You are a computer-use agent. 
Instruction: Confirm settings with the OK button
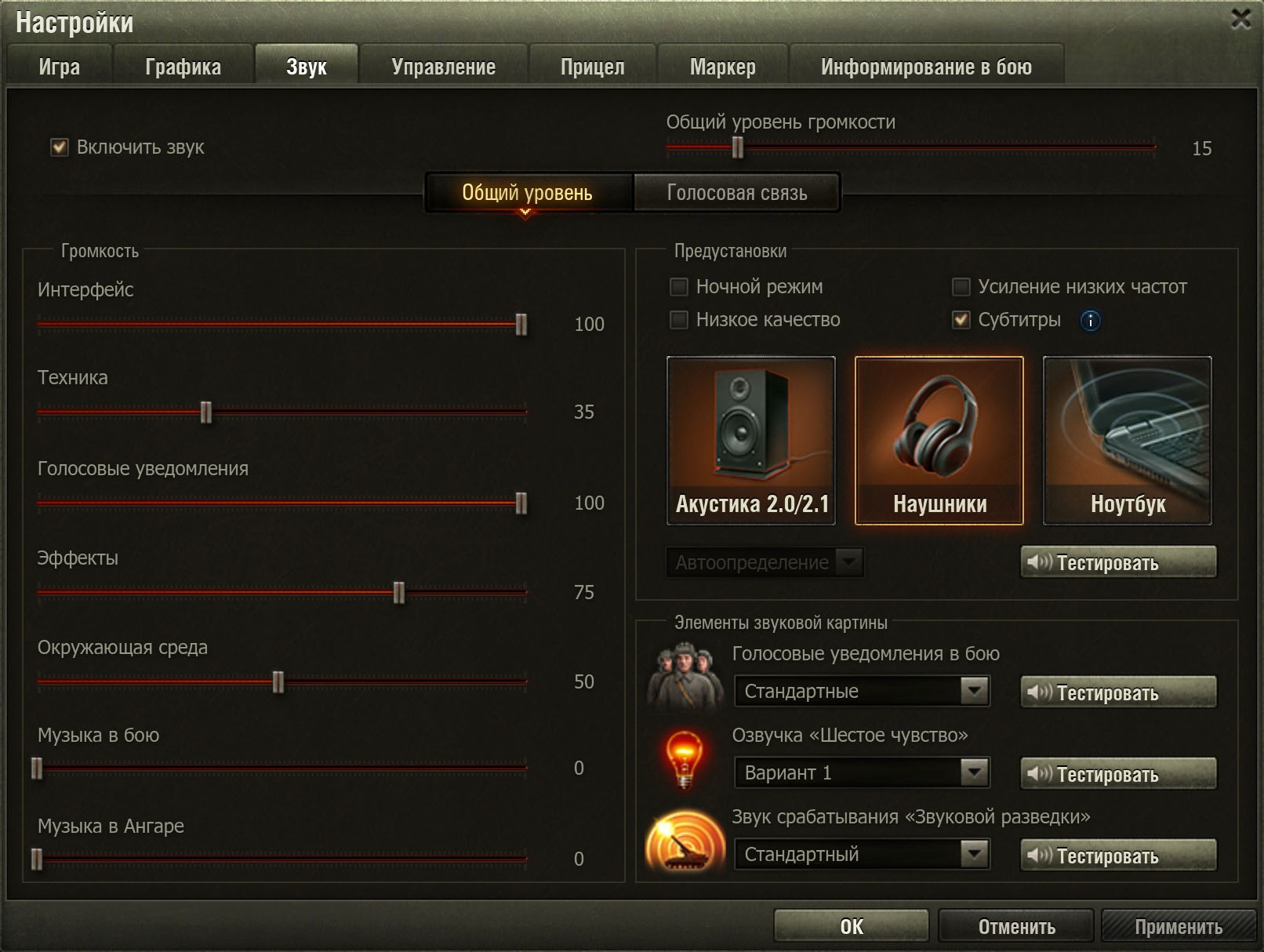pyautogui.click(x=851, y=926)
